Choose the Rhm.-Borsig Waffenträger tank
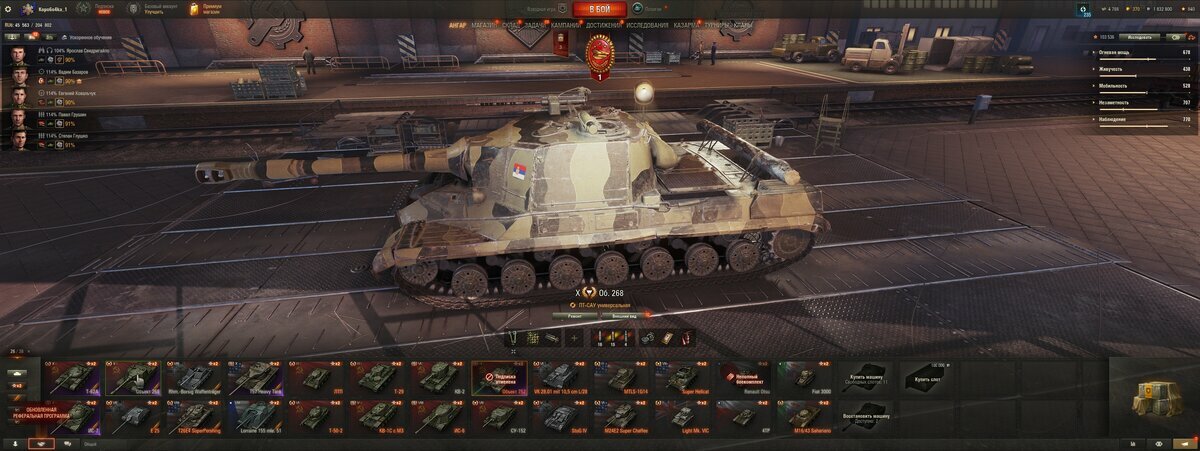 pyautogui.click(x=190, y=378)
